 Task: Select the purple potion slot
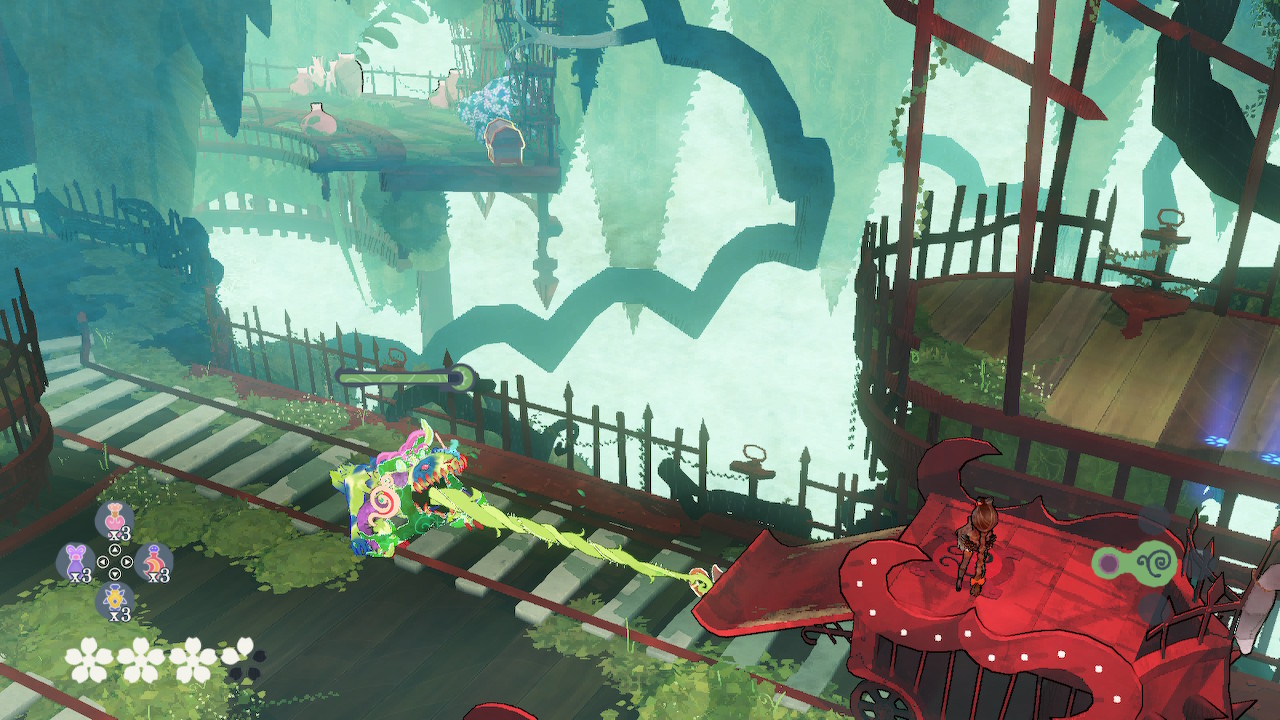pos(76,561)
